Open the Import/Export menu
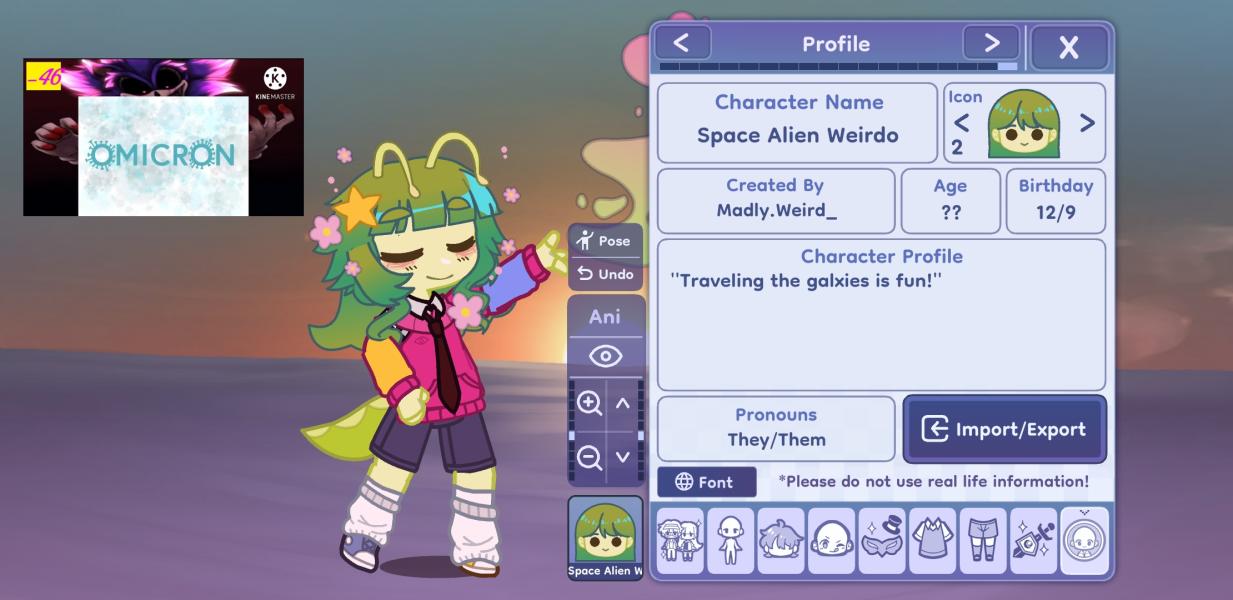Image resolution: width=1233 pixels, height=600 pixels. pyautogui.click(x=1004, y=429)
